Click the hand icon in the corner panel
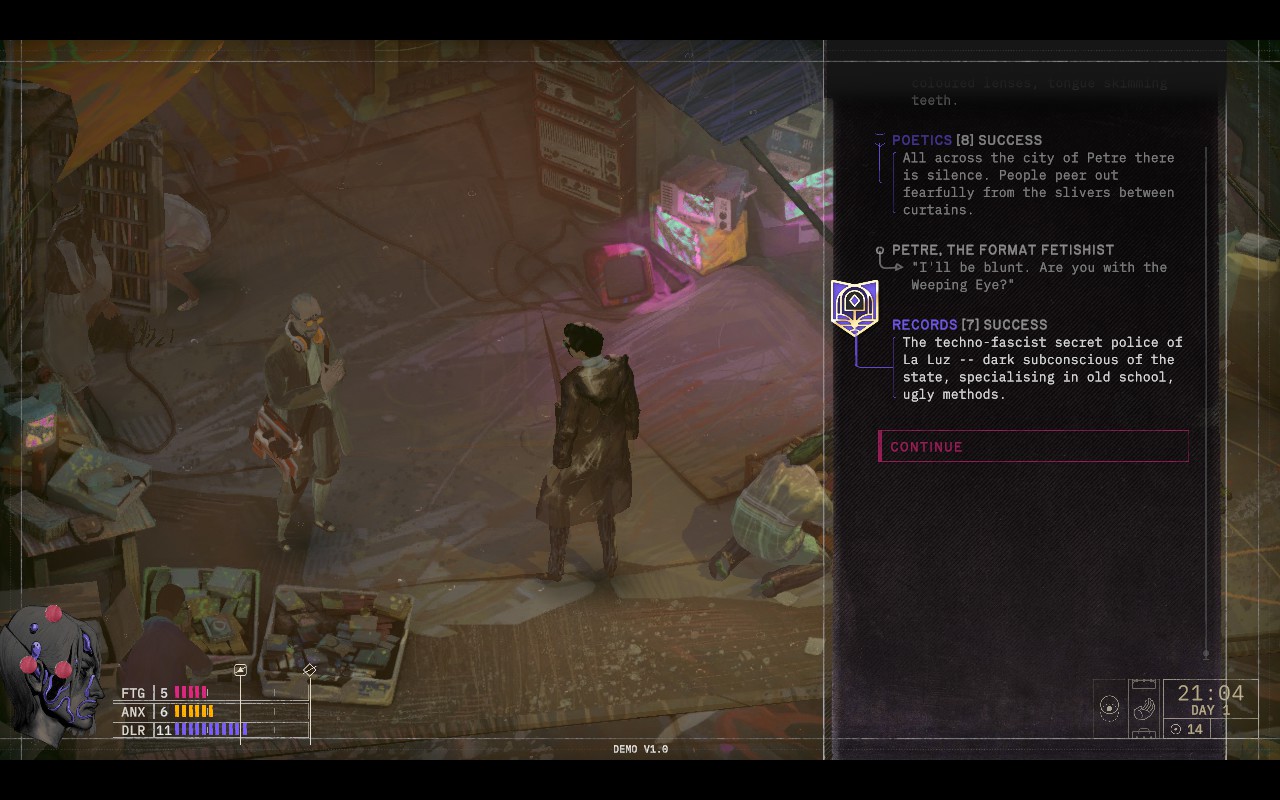Image resolution: width=1280 pixels, height=800 pixels. pos(1144,708)
